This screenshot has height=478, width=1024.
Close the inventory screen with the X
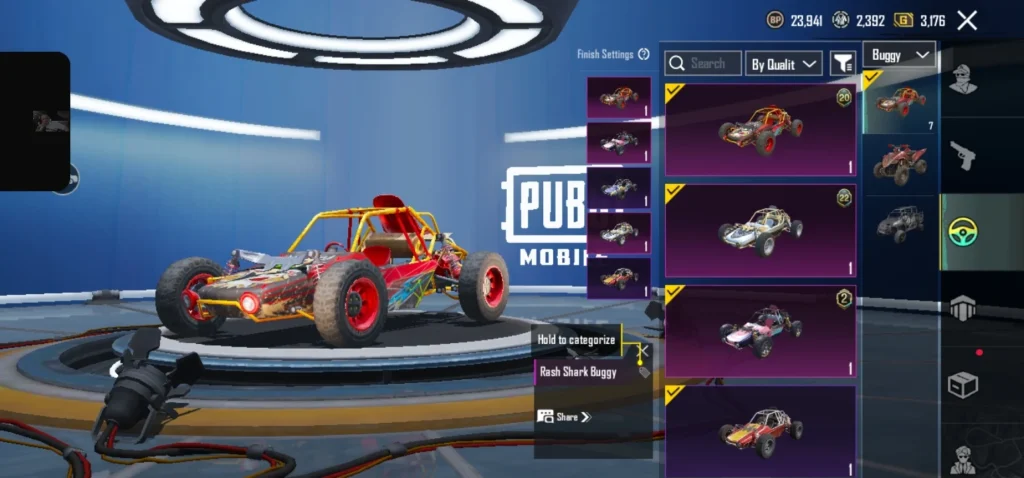click(967, 20)
